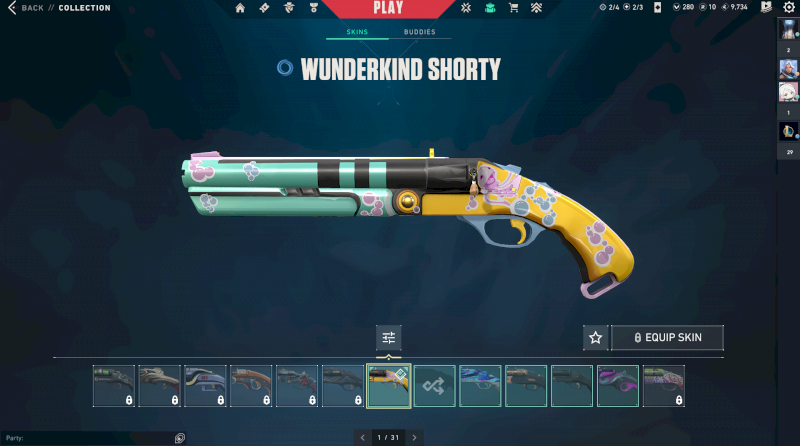Screen dimensions: 800x446
Task: Equip the Wunderkind Shorty skin
Action: pos(667,338)
